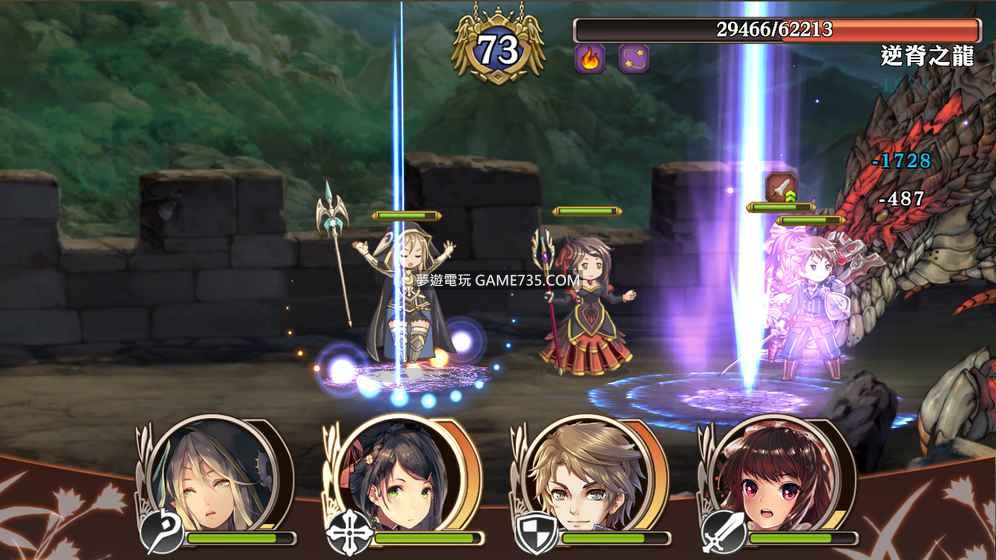The width and height of the screenshot is (996, 560).
Task: Check the purple stars debuff icon
Action: click(634, 58)
